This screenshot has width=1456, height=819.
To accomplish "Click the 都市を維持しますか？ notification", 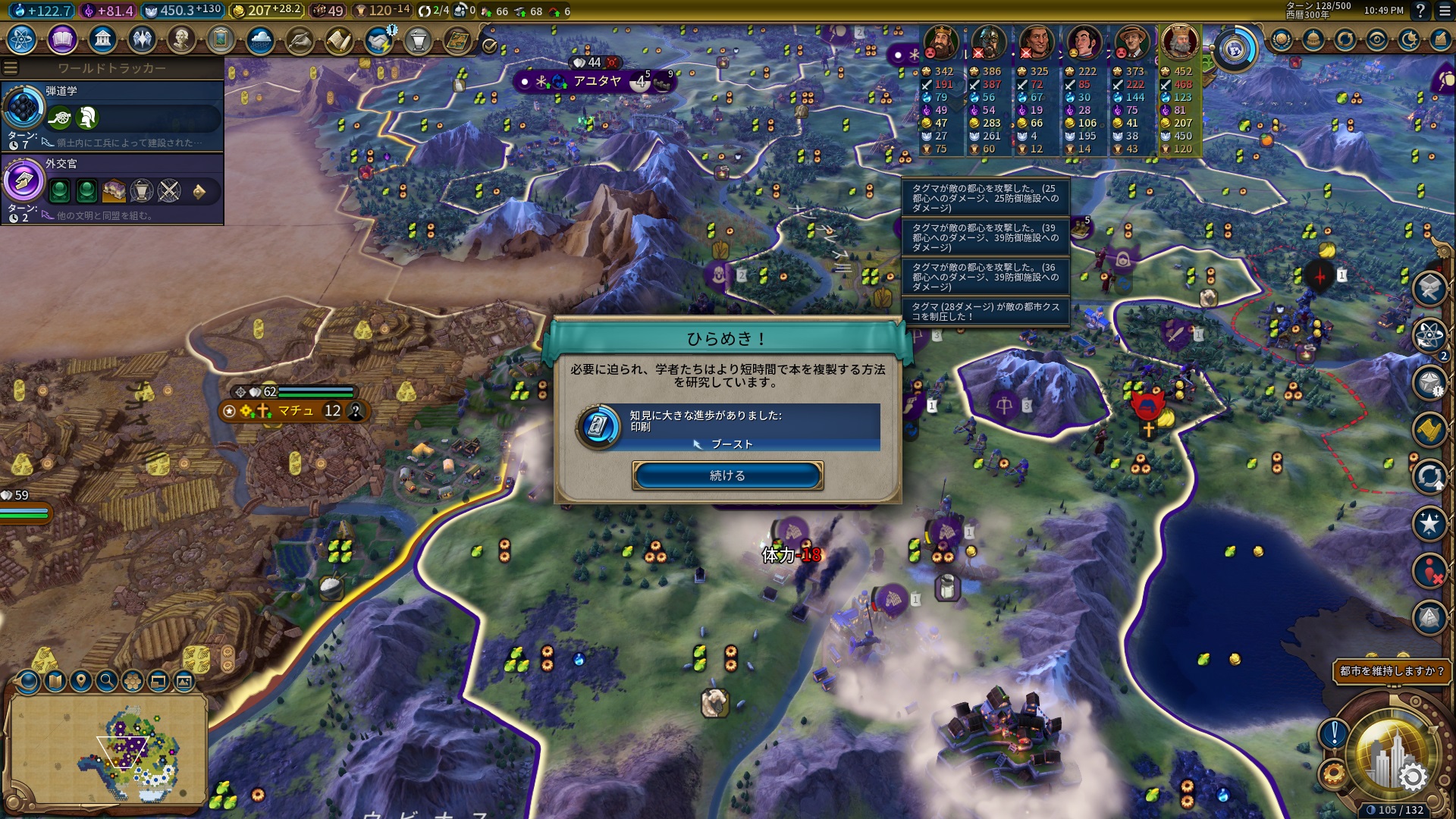I will pyautogui.click(x=1392, y=671).
